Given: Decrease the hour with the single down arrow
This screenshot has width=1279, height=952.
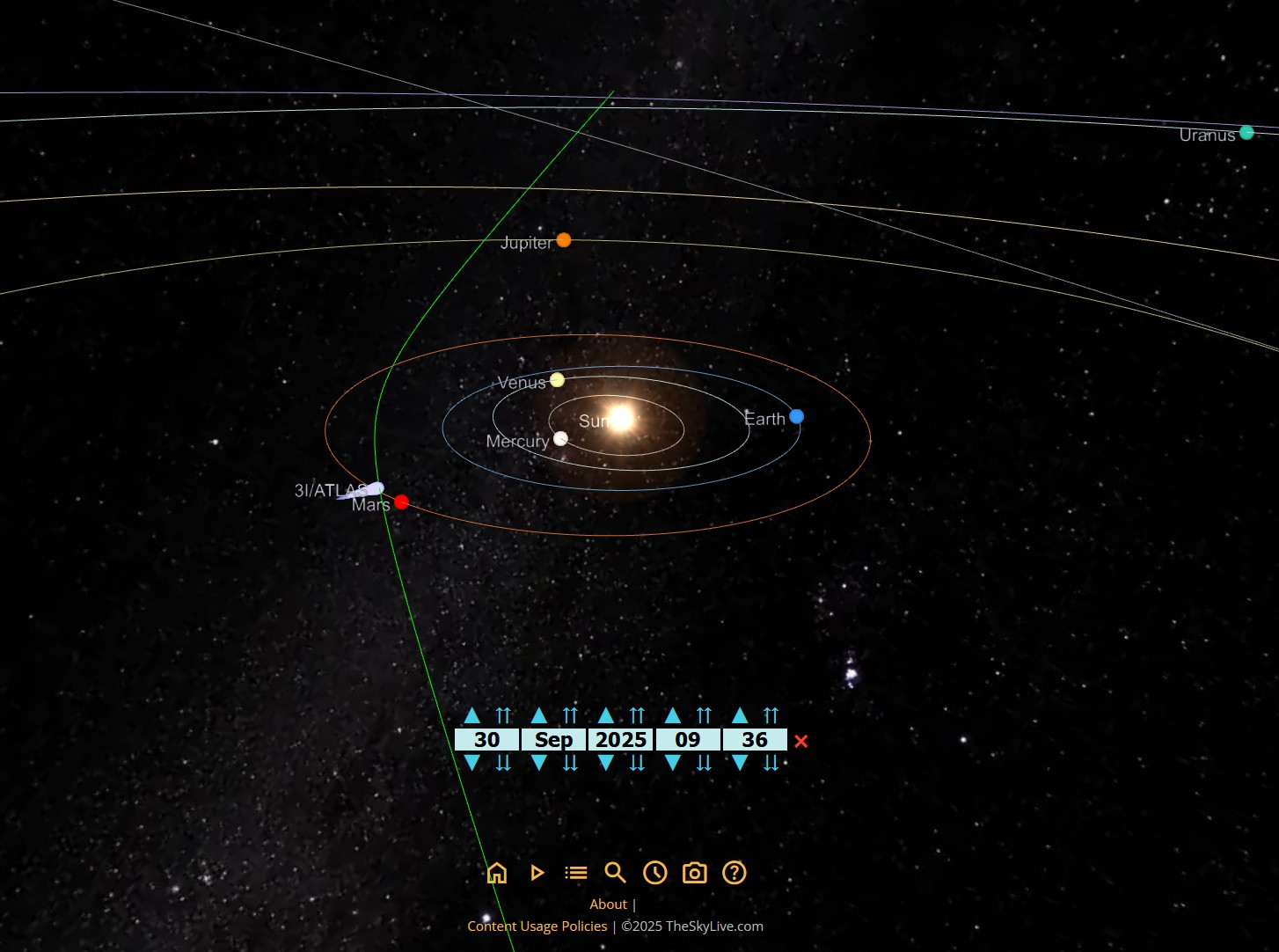Looking at the screenshot, I should coord(673,763).
